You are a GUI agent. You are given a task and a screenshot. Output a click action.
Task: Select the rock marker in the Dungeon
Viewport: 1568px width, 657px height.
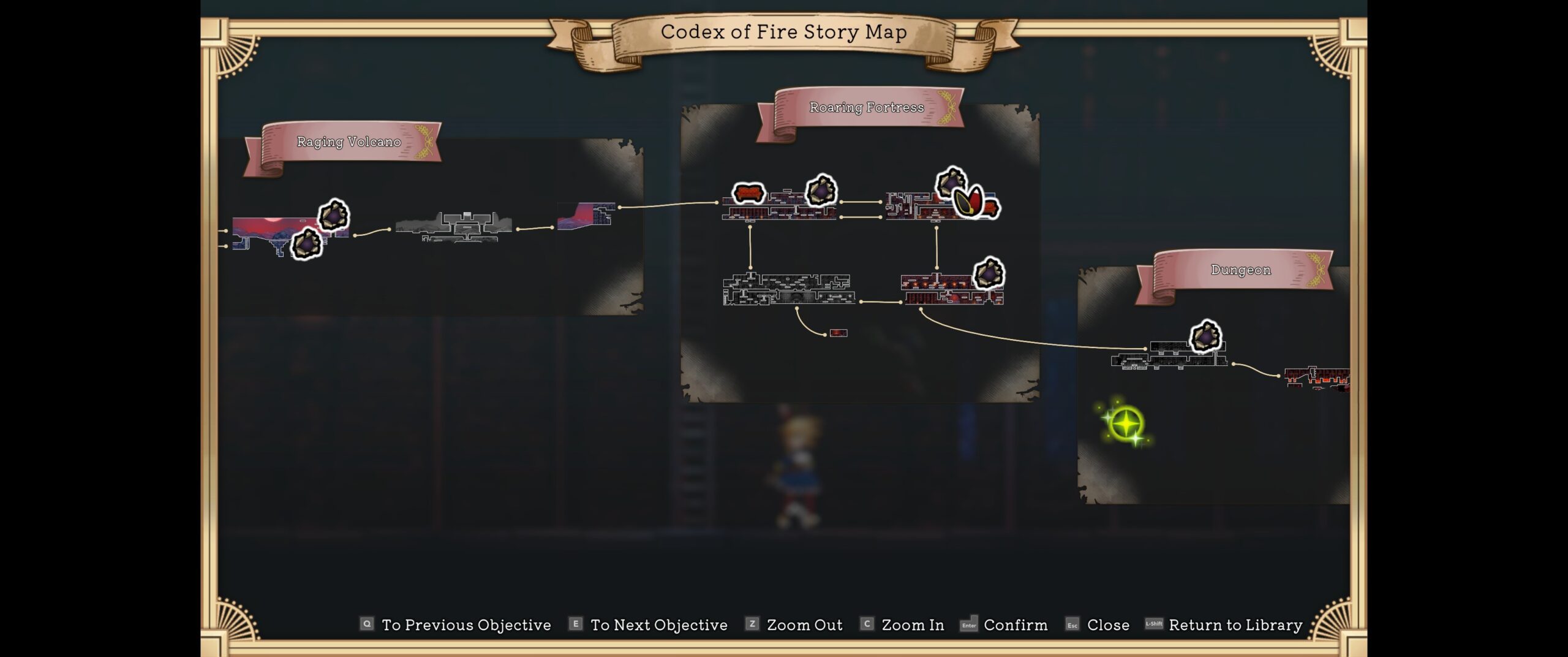[x=1205, y=336]
